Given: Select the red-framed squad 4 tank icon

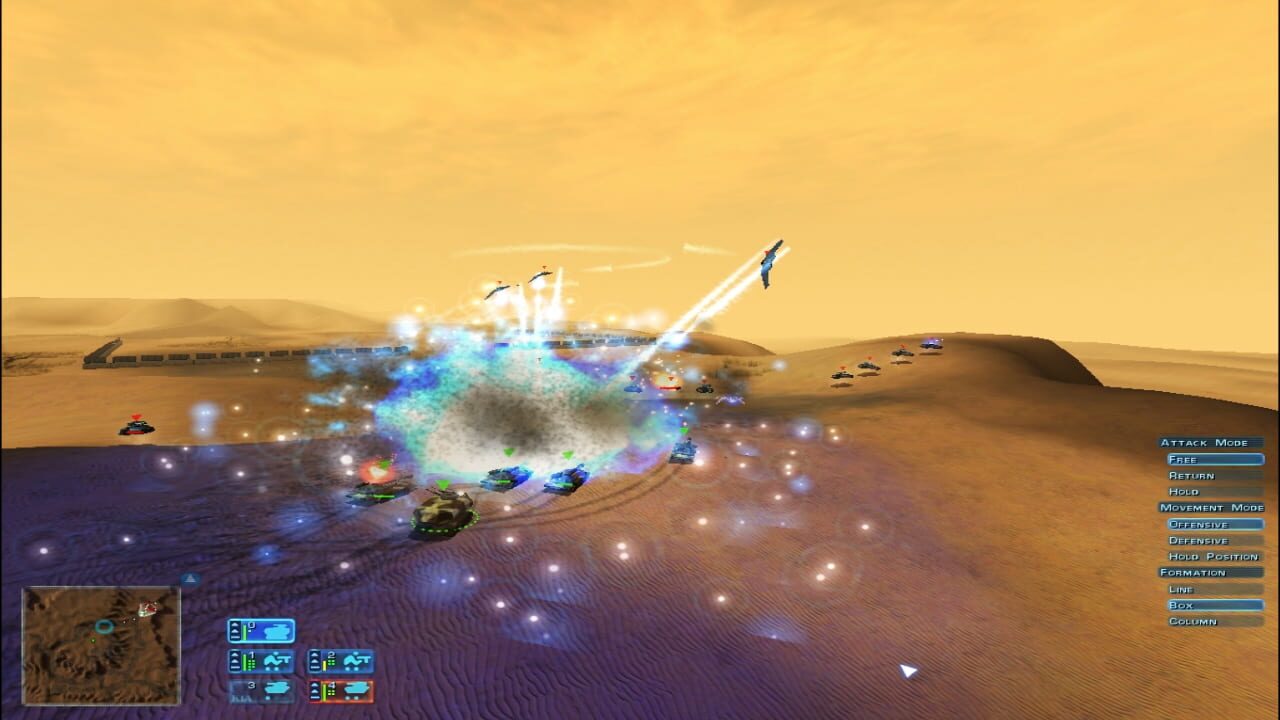Looking at the screenshot, I should pyautogui.click(x=355, y=688).
